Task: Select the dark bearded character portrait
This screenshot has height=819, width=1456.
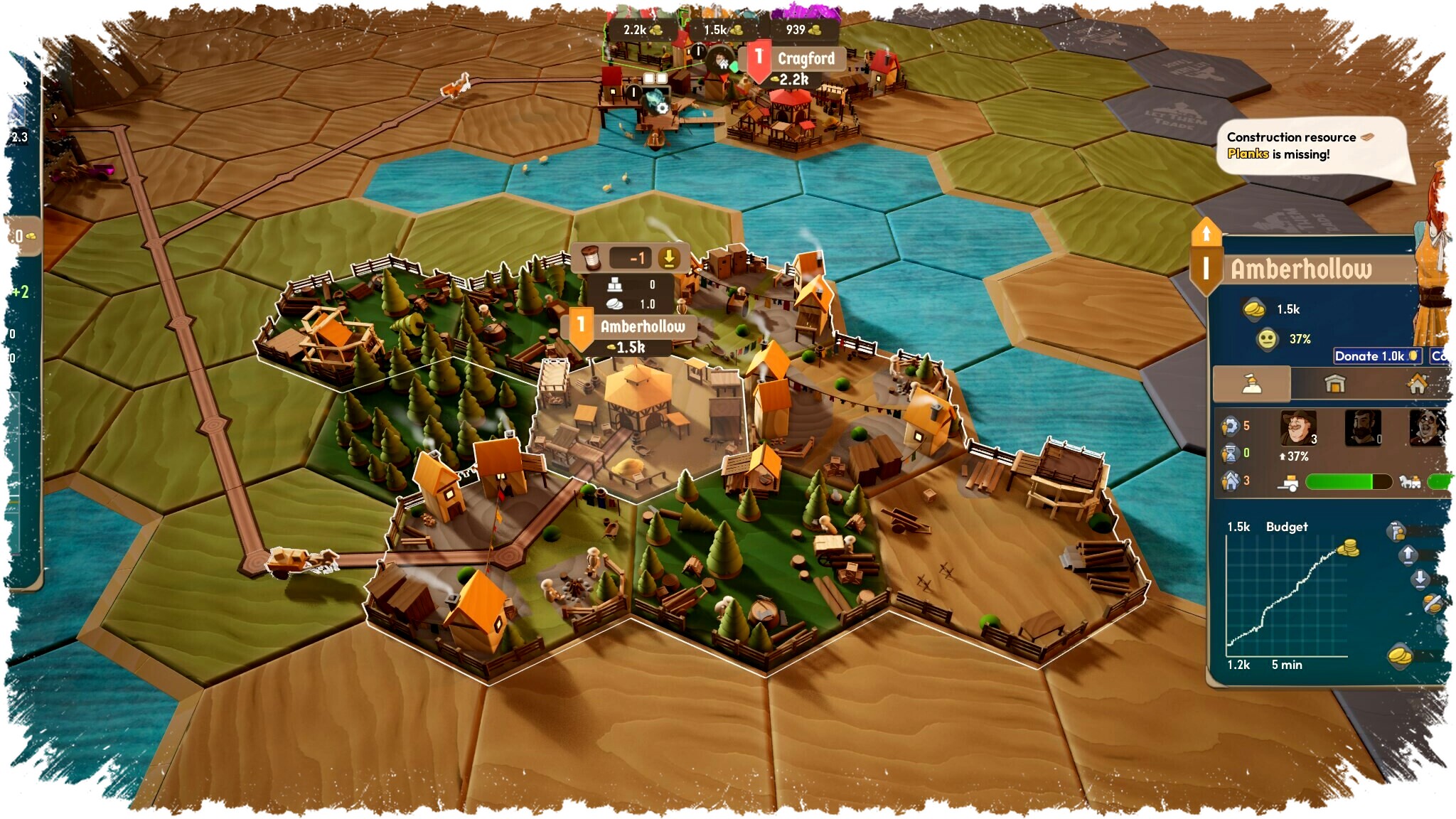Action: click(x=1362, y=428)
